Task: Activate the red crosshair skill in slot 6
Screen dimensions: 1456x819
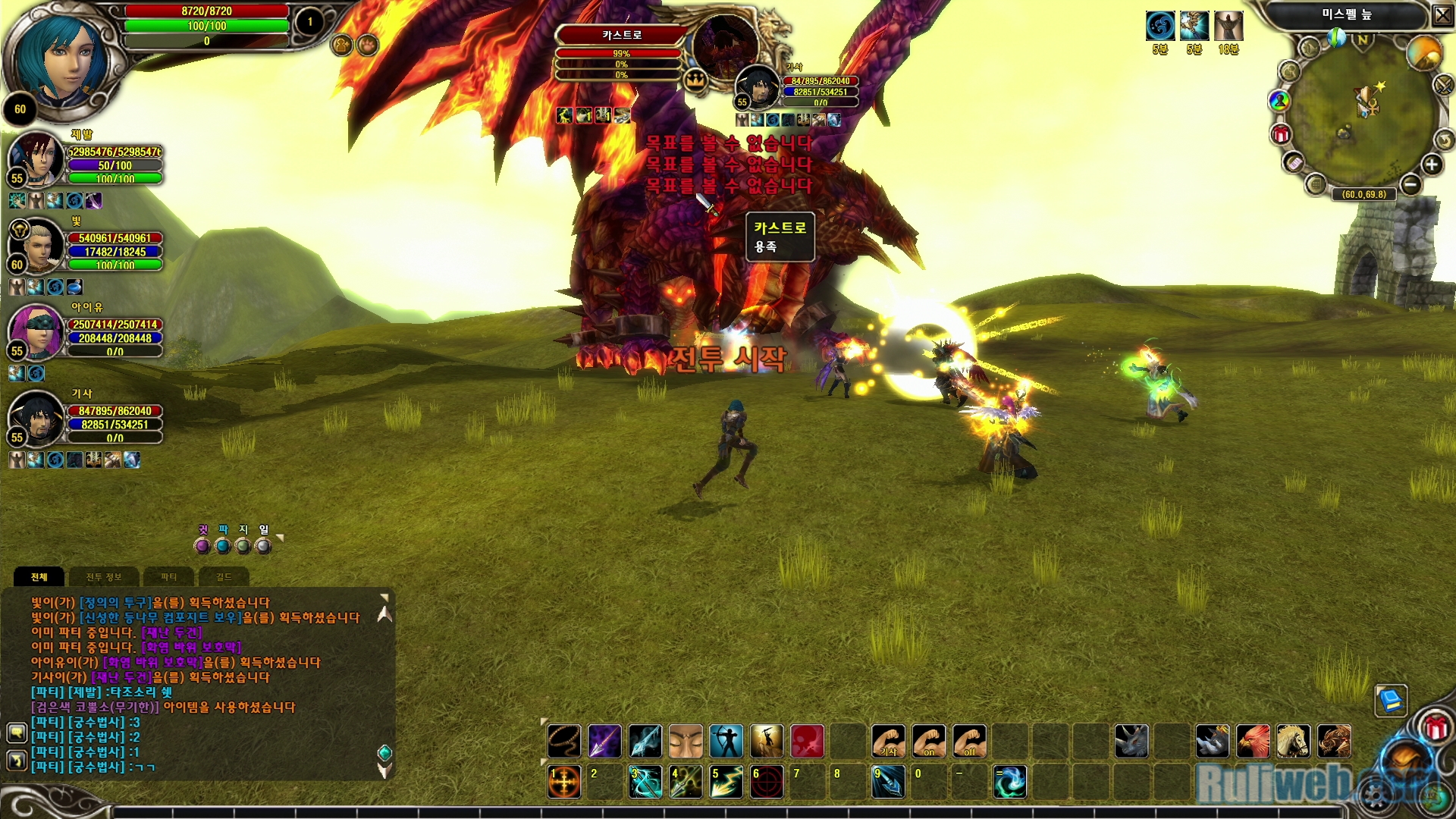Action: [767, 782]
